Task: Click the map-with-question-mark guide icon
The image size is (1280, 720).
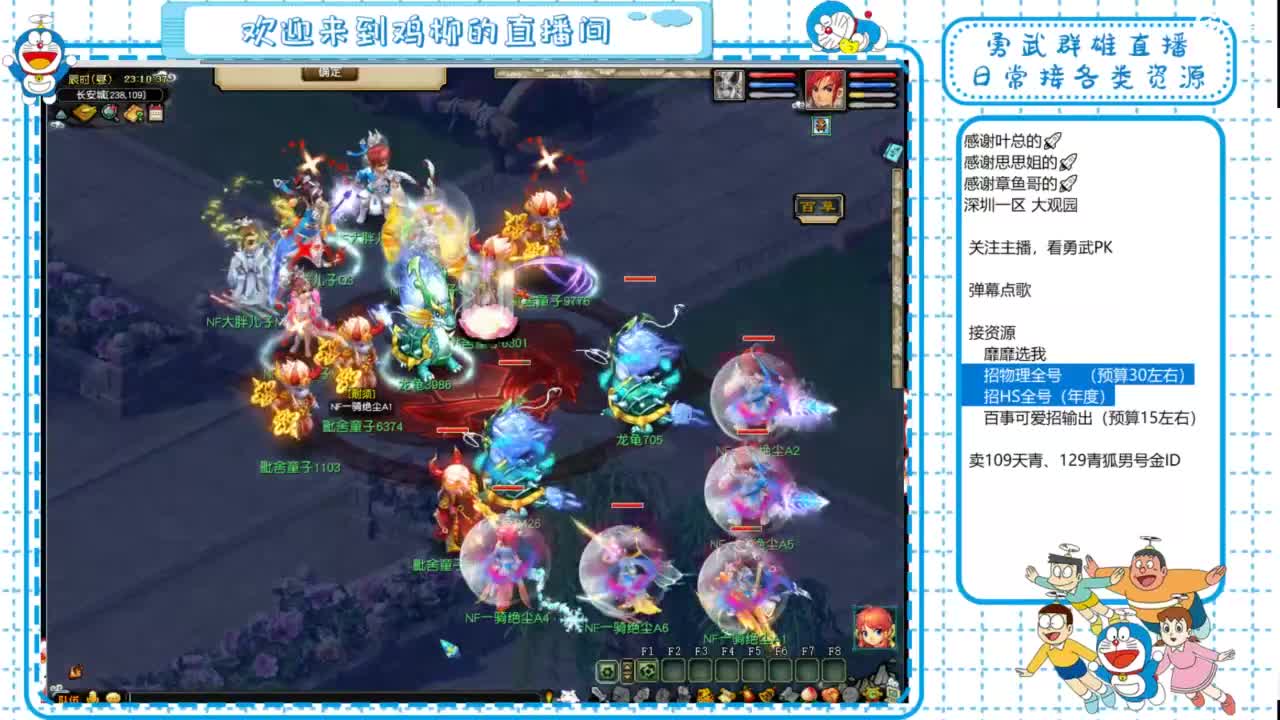Action: (x=133, y=113)
